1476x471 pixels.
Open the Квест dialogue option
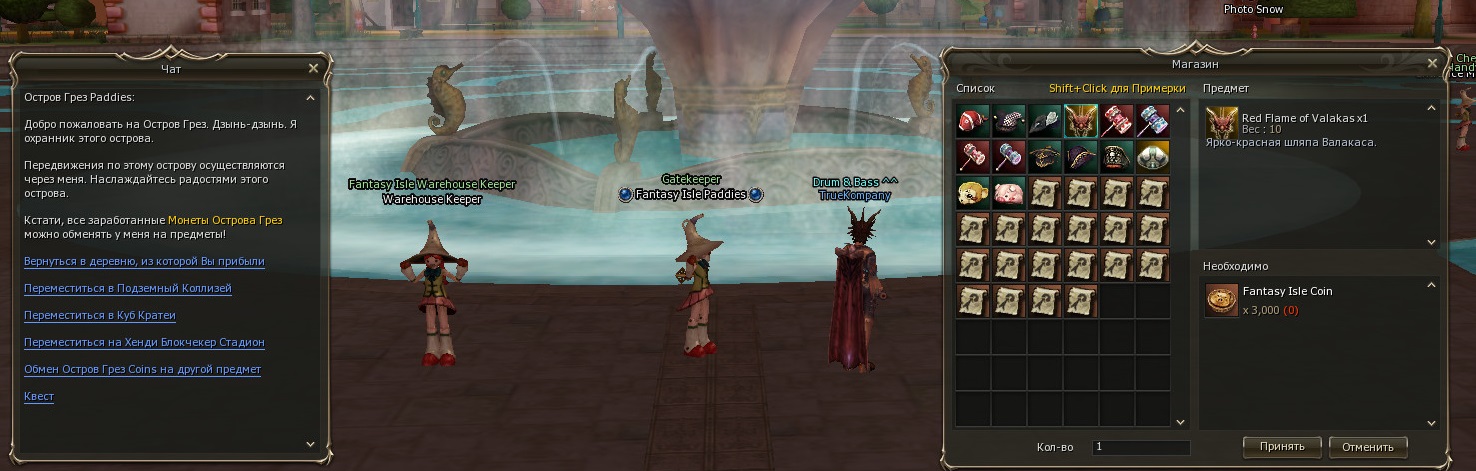point(39,396)
